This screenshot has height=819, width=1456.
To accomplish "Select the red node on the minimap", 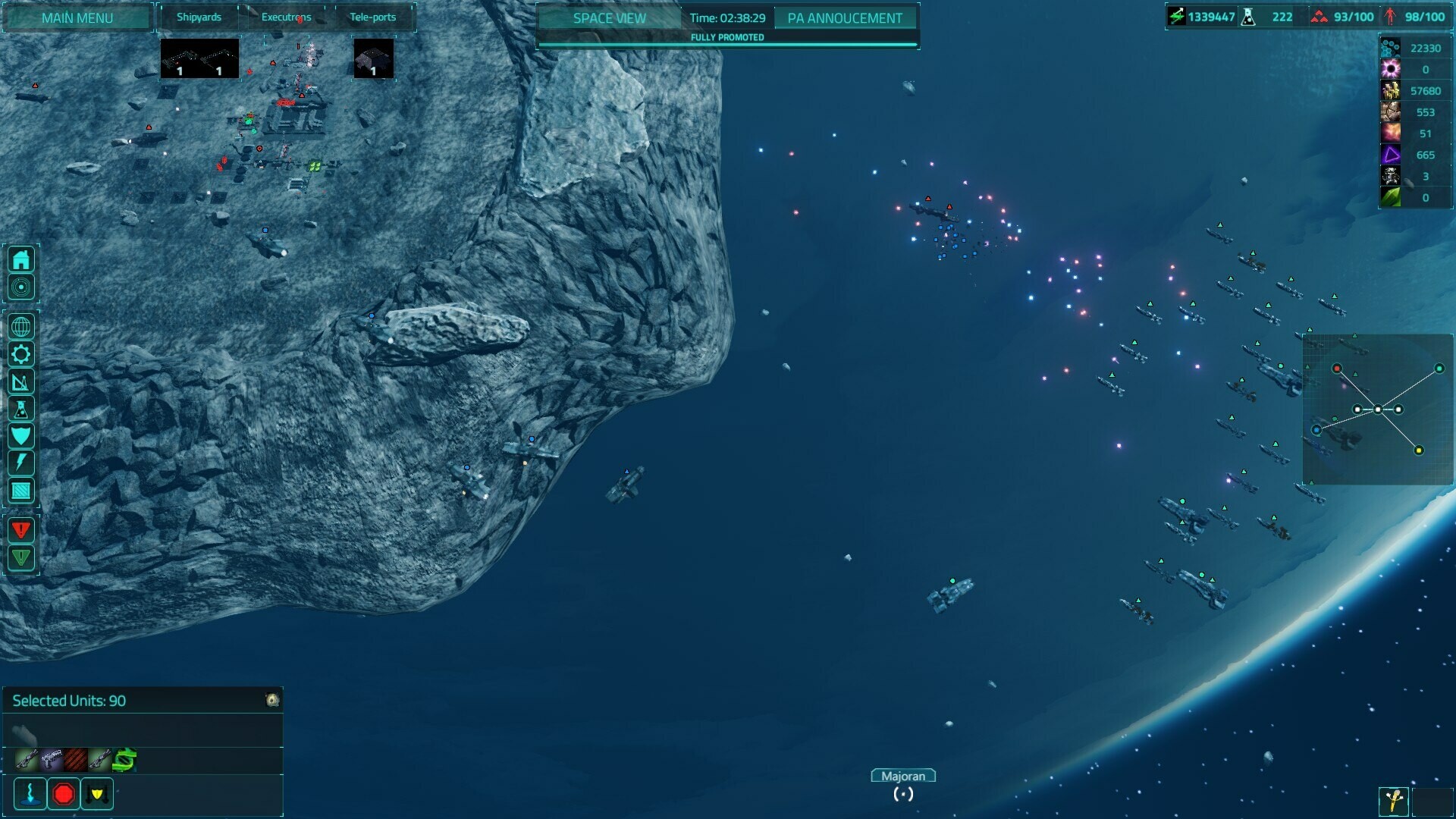I will (1337, 369).
